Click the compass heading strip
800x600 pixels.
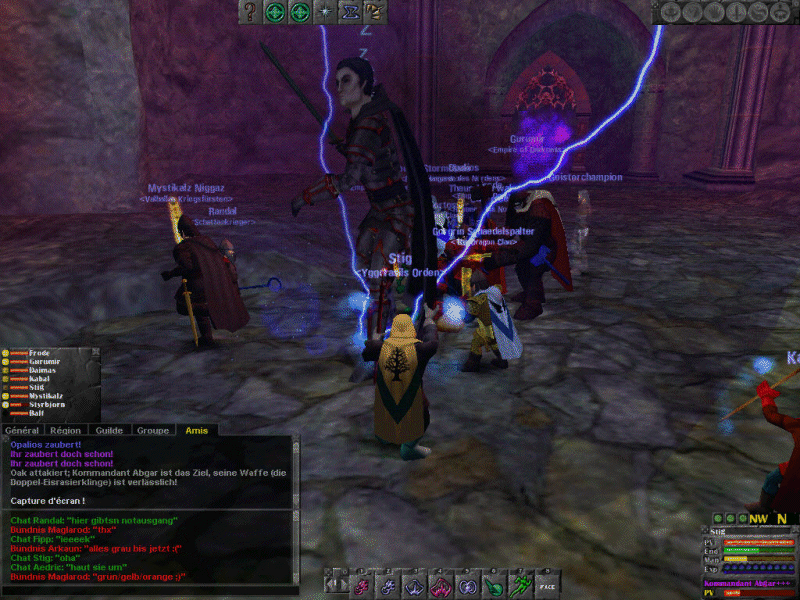point(768,519)
